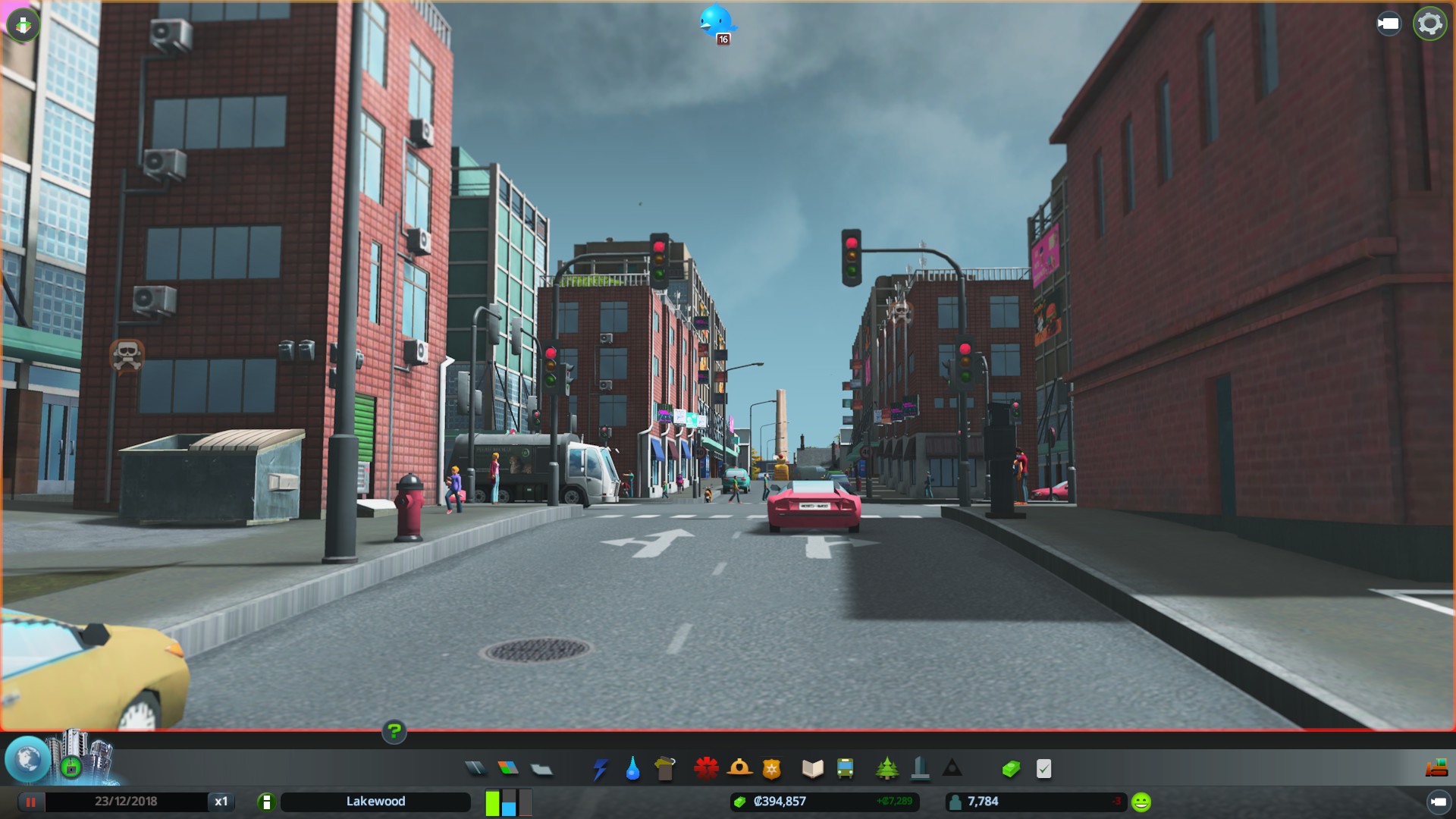
Task: Toggle cinematic camera in bottom-right corner
Action: tap(1439, 802)
